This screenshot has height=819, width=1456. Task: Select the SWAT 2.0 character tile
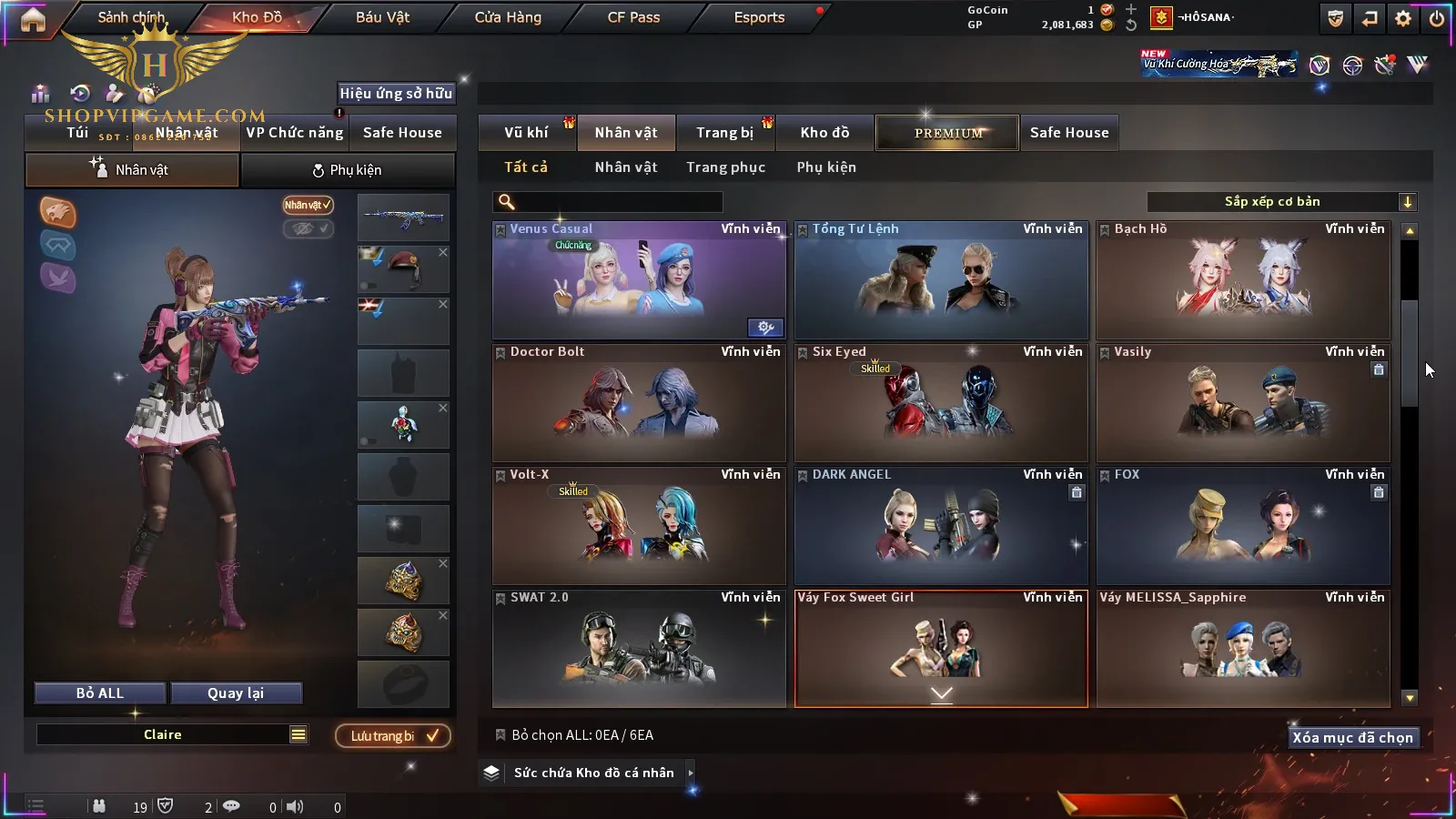(639, 649)
